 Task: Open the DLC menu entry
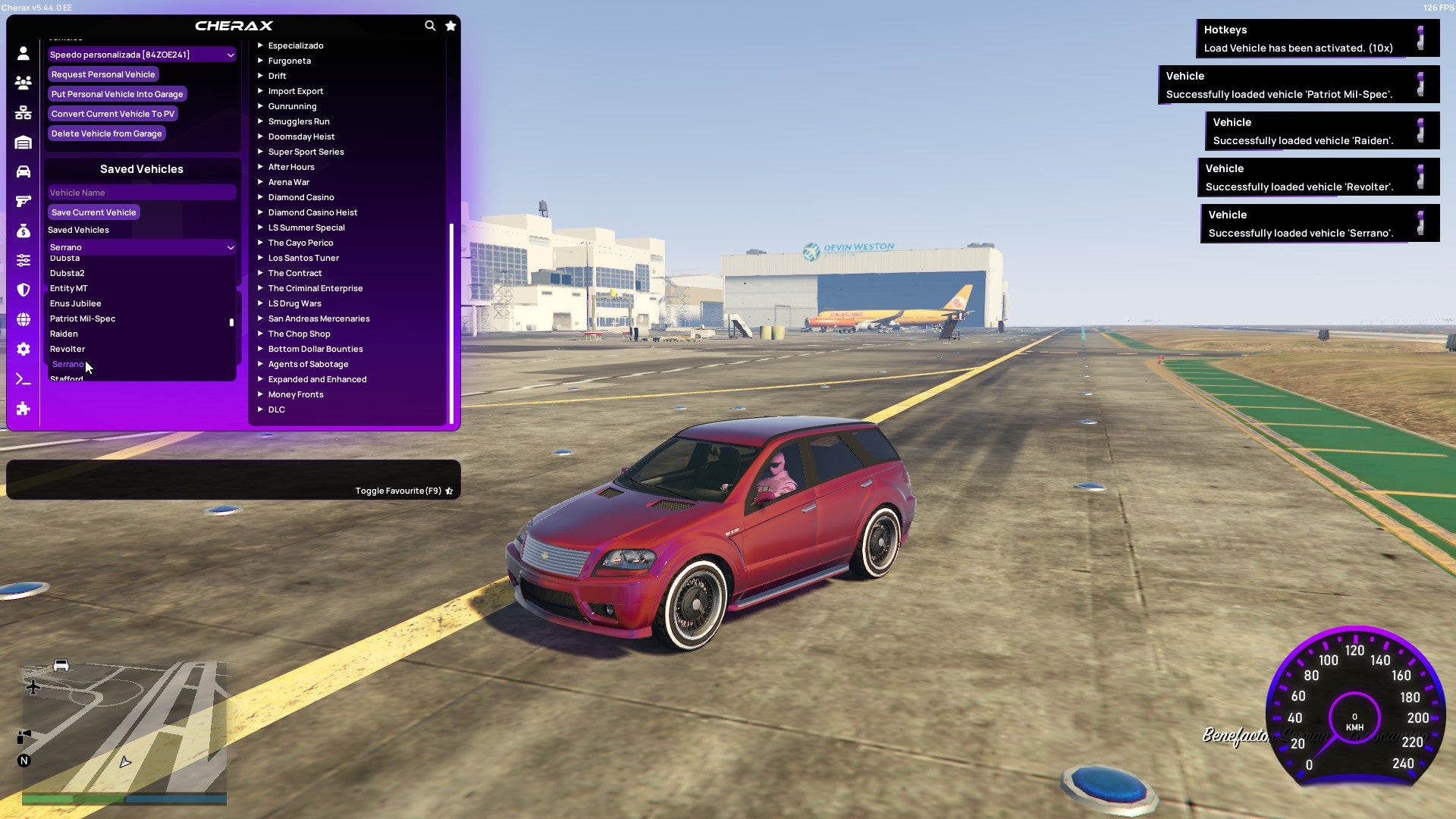(x=276, y=409)
